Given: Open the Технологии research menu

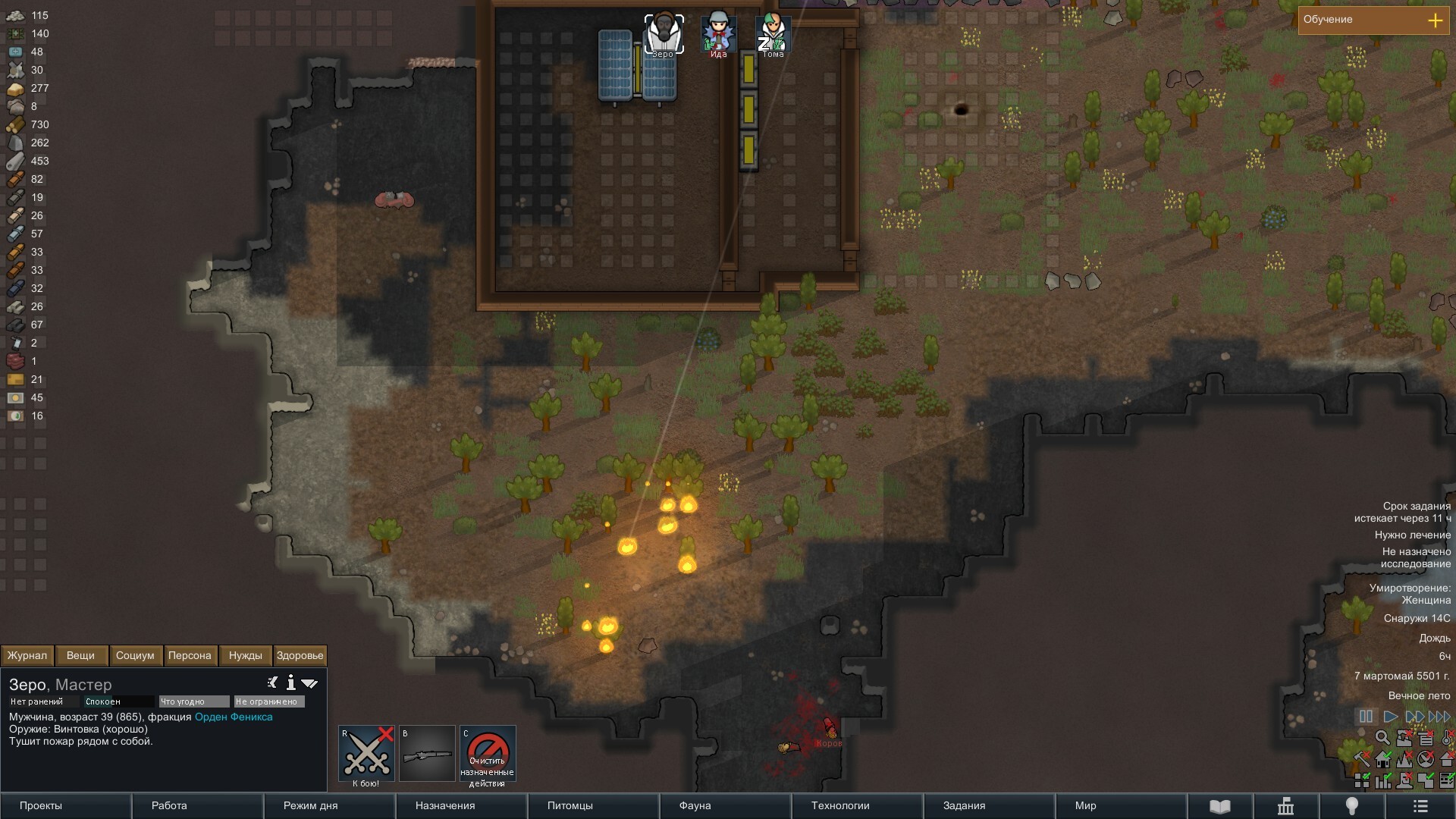Looking at the screenshot, I should pyautogui.click(x=840, y=805).
